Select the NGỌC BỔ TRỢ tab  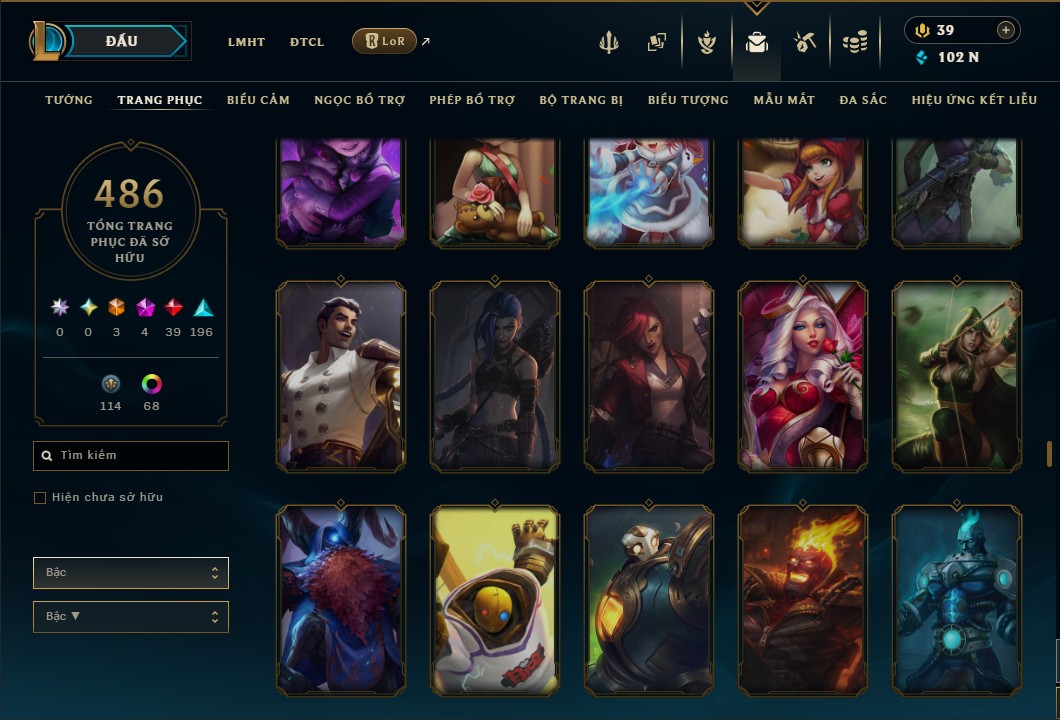(359, 100)
